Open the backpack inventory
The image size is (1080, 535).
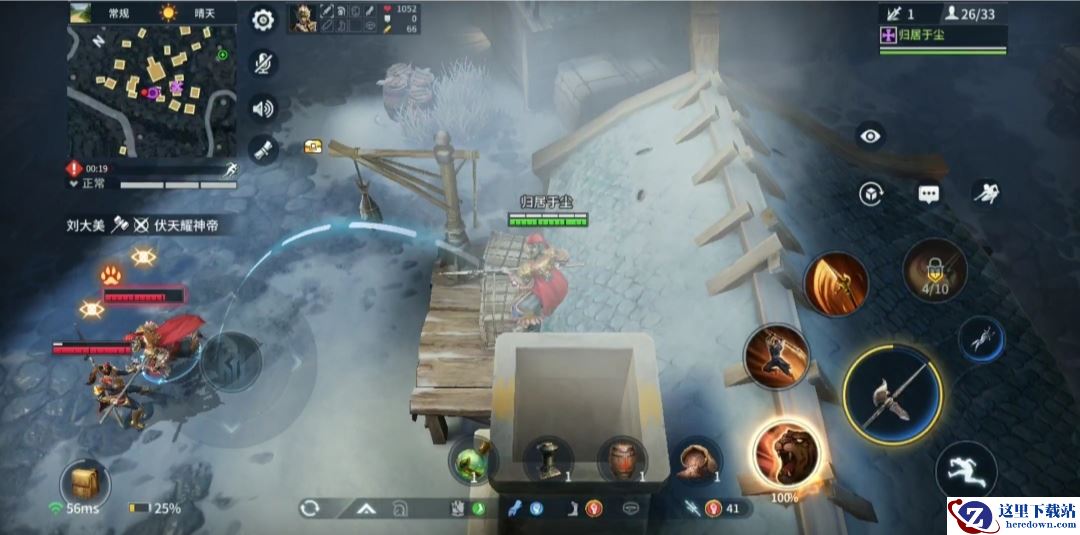click(85, 483)
